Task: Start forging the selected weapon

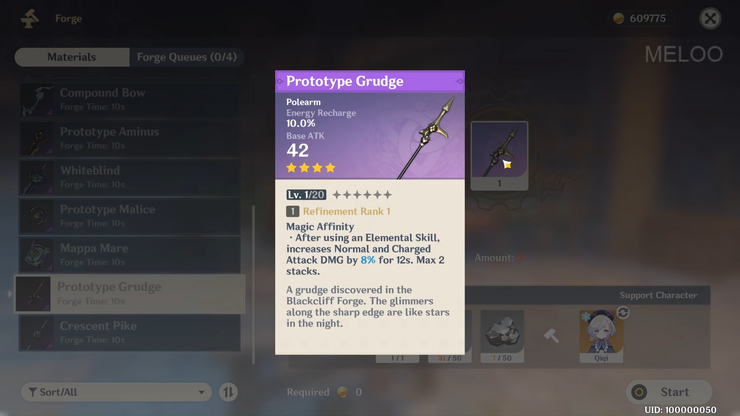Action: point(669,392)
